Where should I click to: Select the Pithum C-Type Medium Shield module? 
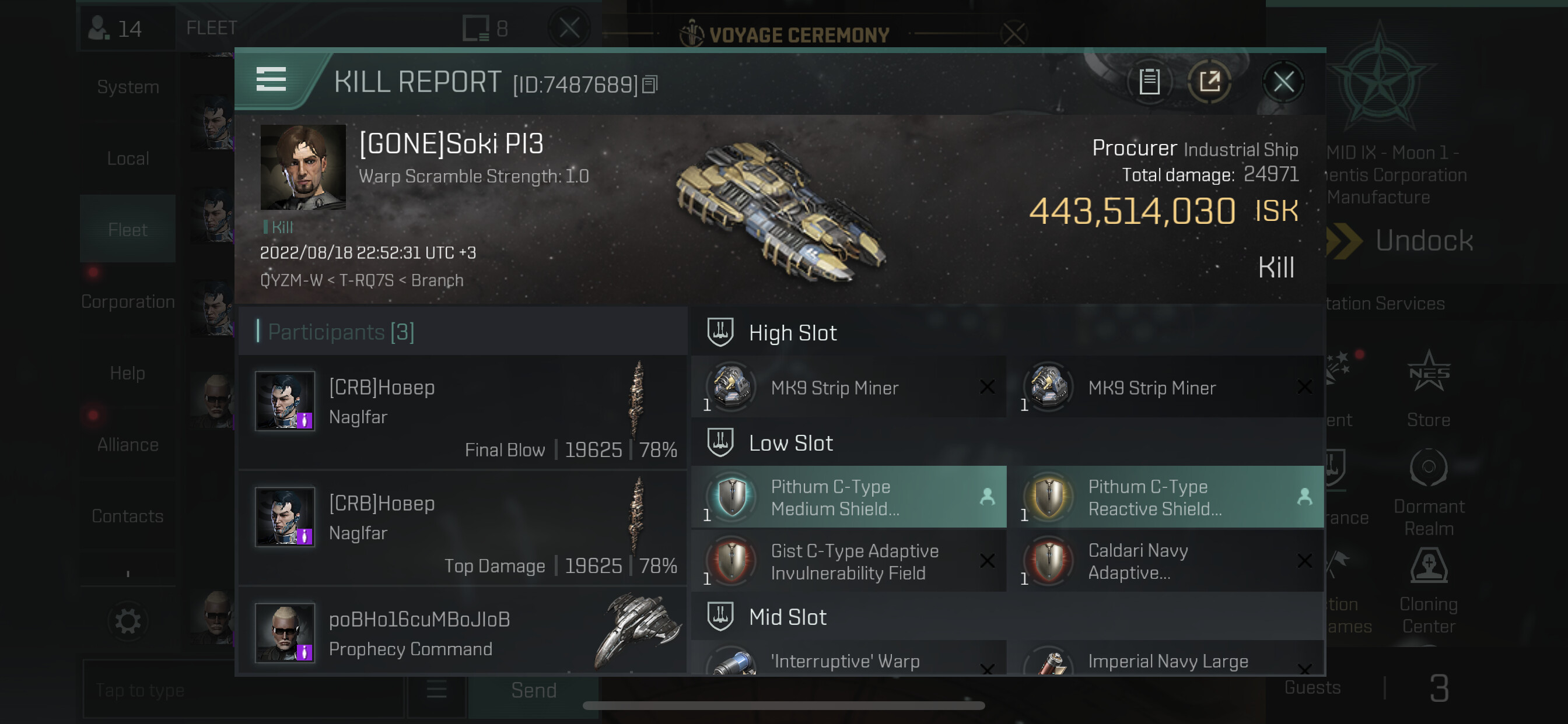[x=849, y=497]
